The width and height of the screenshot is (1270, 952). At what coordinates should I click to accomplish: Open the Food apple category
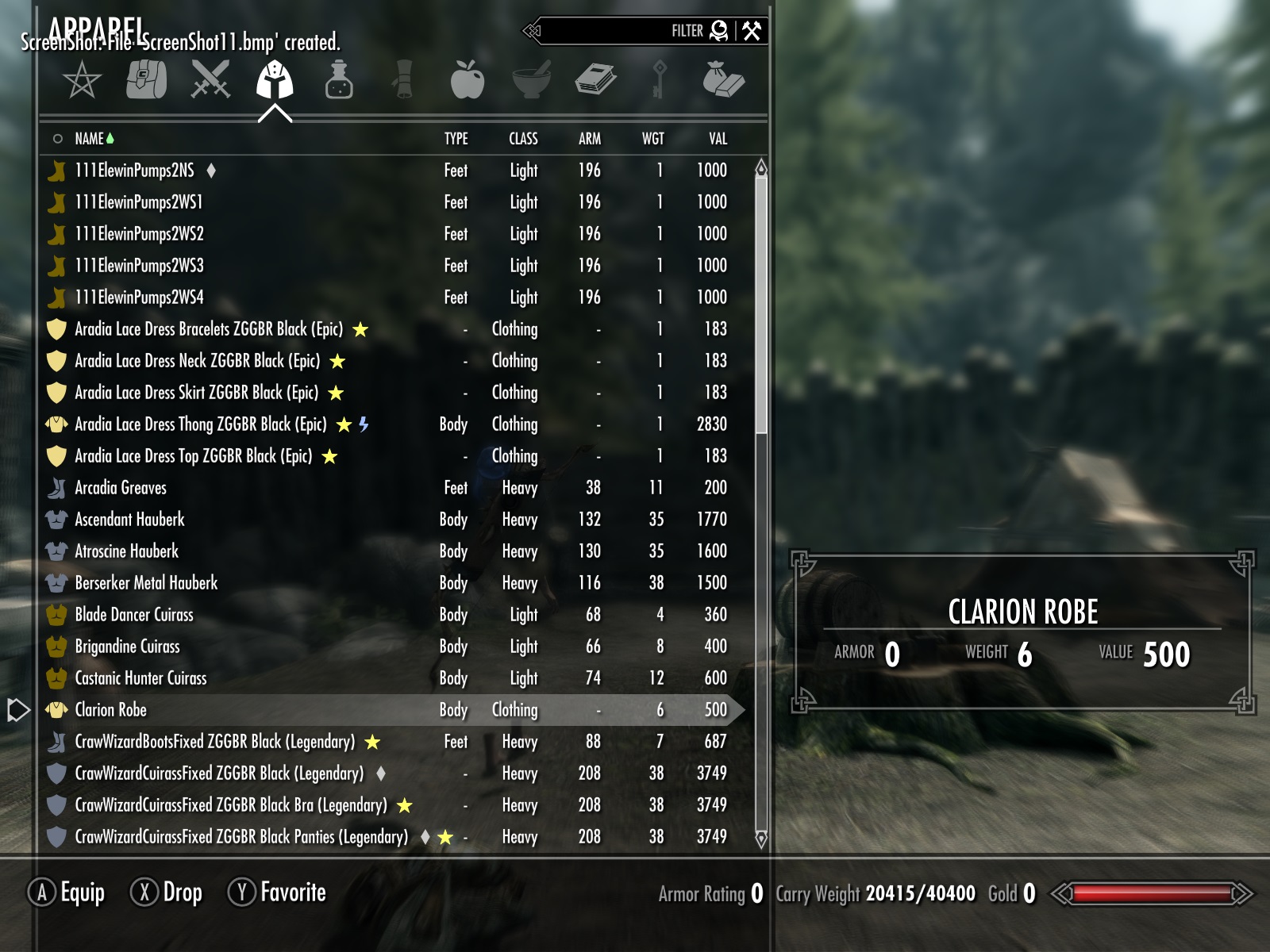coord(467,80)
